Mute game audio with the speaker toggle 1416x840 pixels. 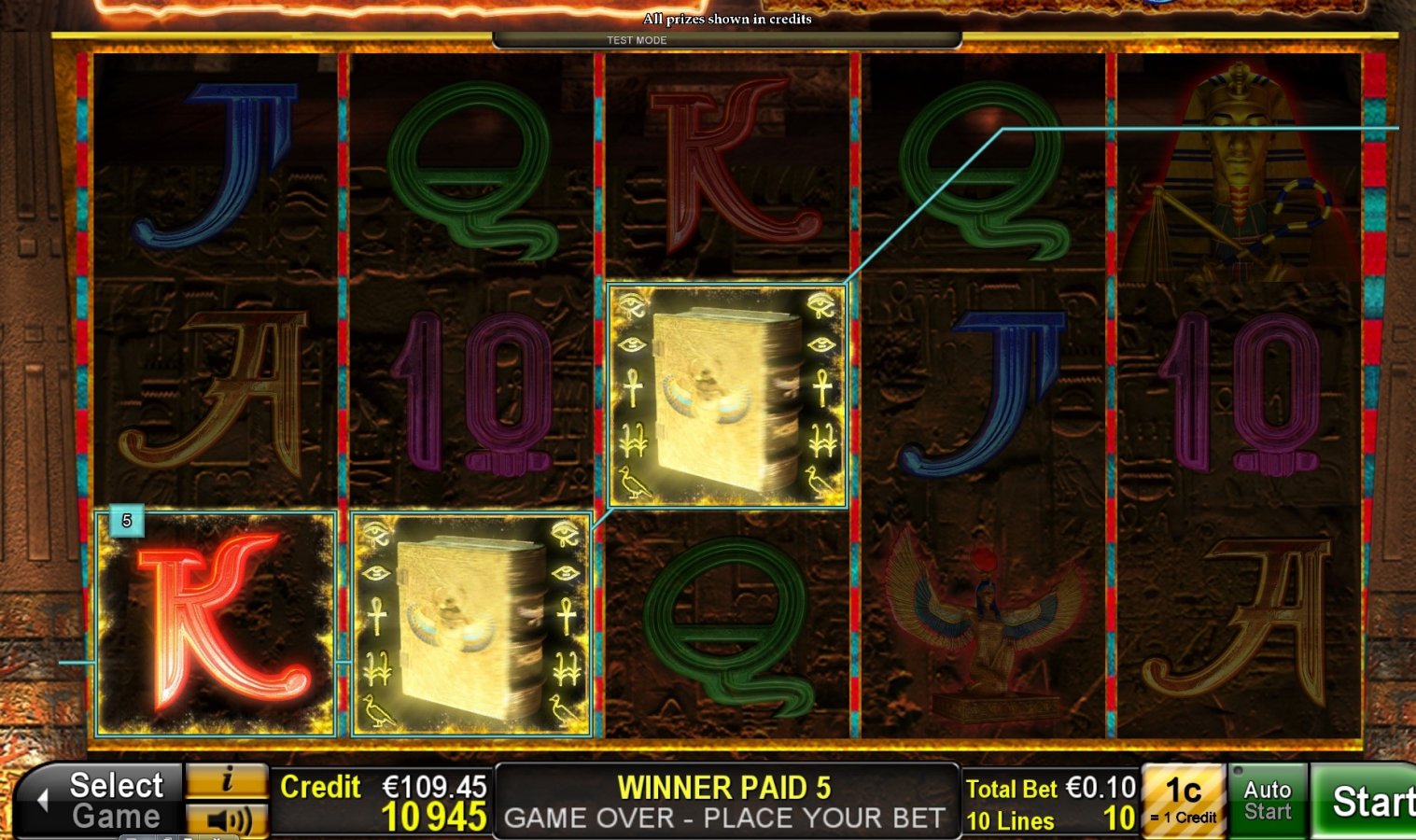(x=229, y=819)
